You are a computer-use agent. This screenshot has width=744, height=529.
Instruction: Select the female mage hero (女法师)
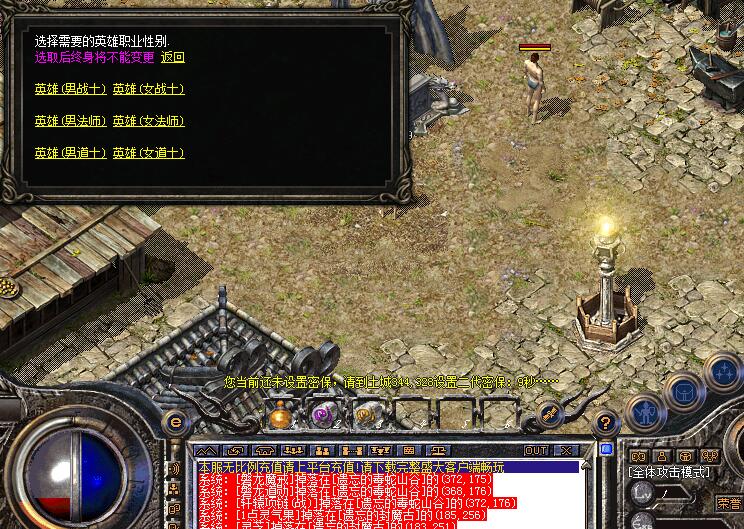click(x=148, y=122)
